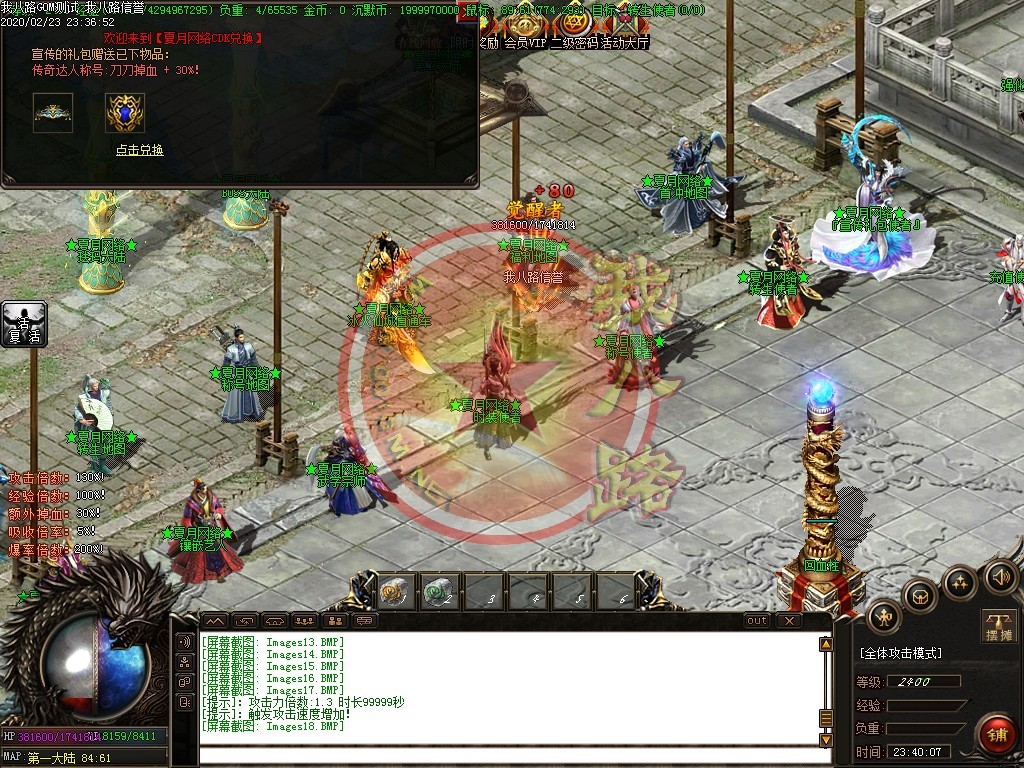This screenshot has width=1024, height=768.
Task: Click the 点击兑换 redeem link
Action: pos(139,150)
